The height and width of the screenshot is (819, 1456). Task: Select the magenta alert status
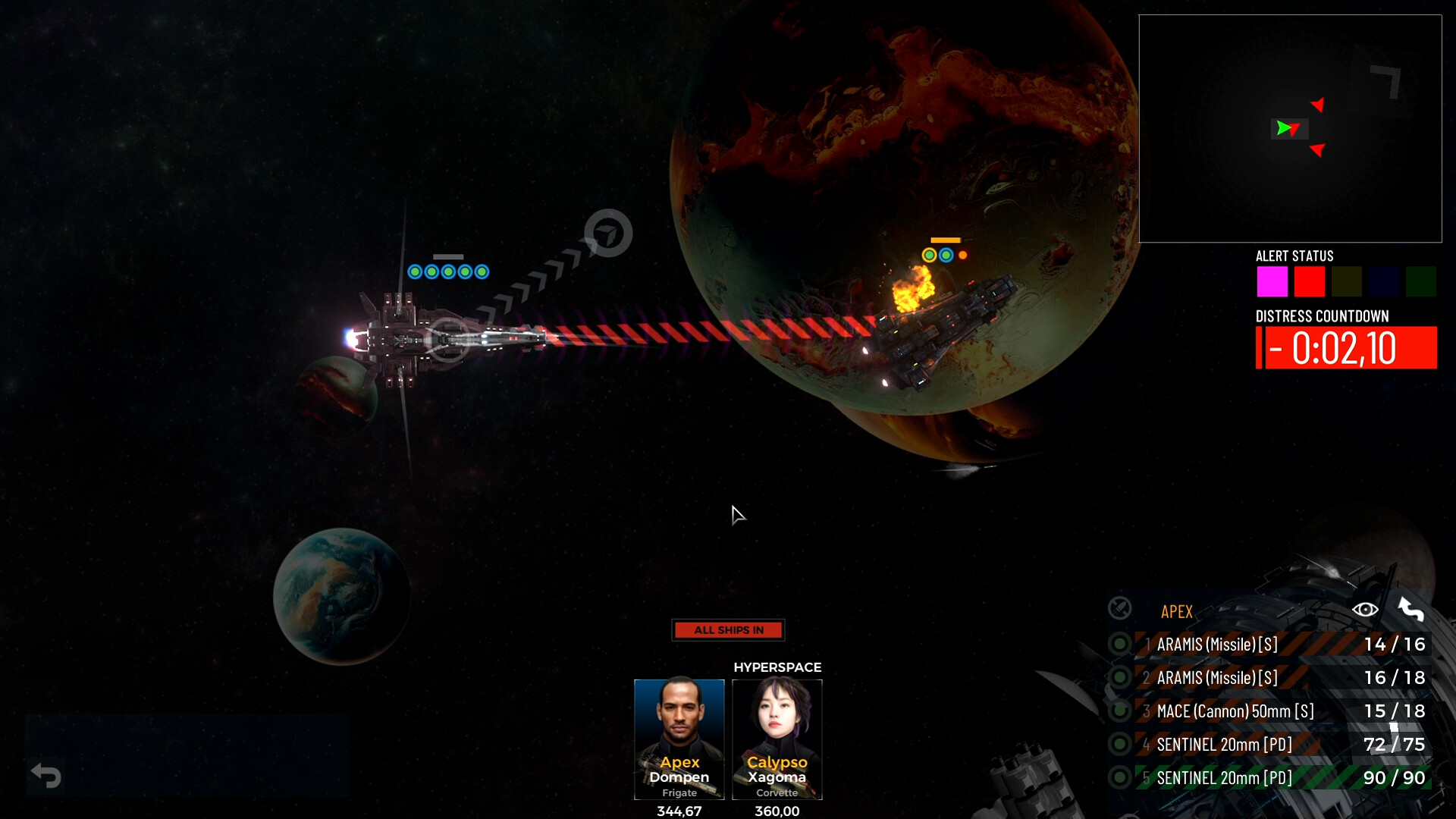click(x=1272, y=281)
